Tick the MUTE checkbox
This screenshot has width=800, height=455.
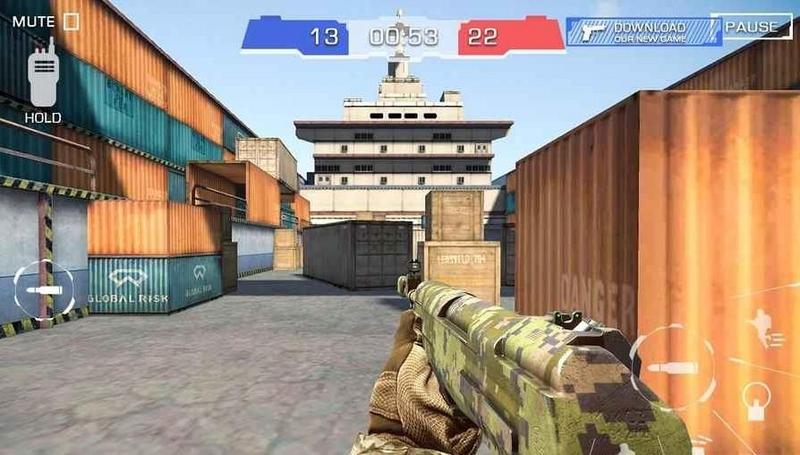click(x=71, y=20)
